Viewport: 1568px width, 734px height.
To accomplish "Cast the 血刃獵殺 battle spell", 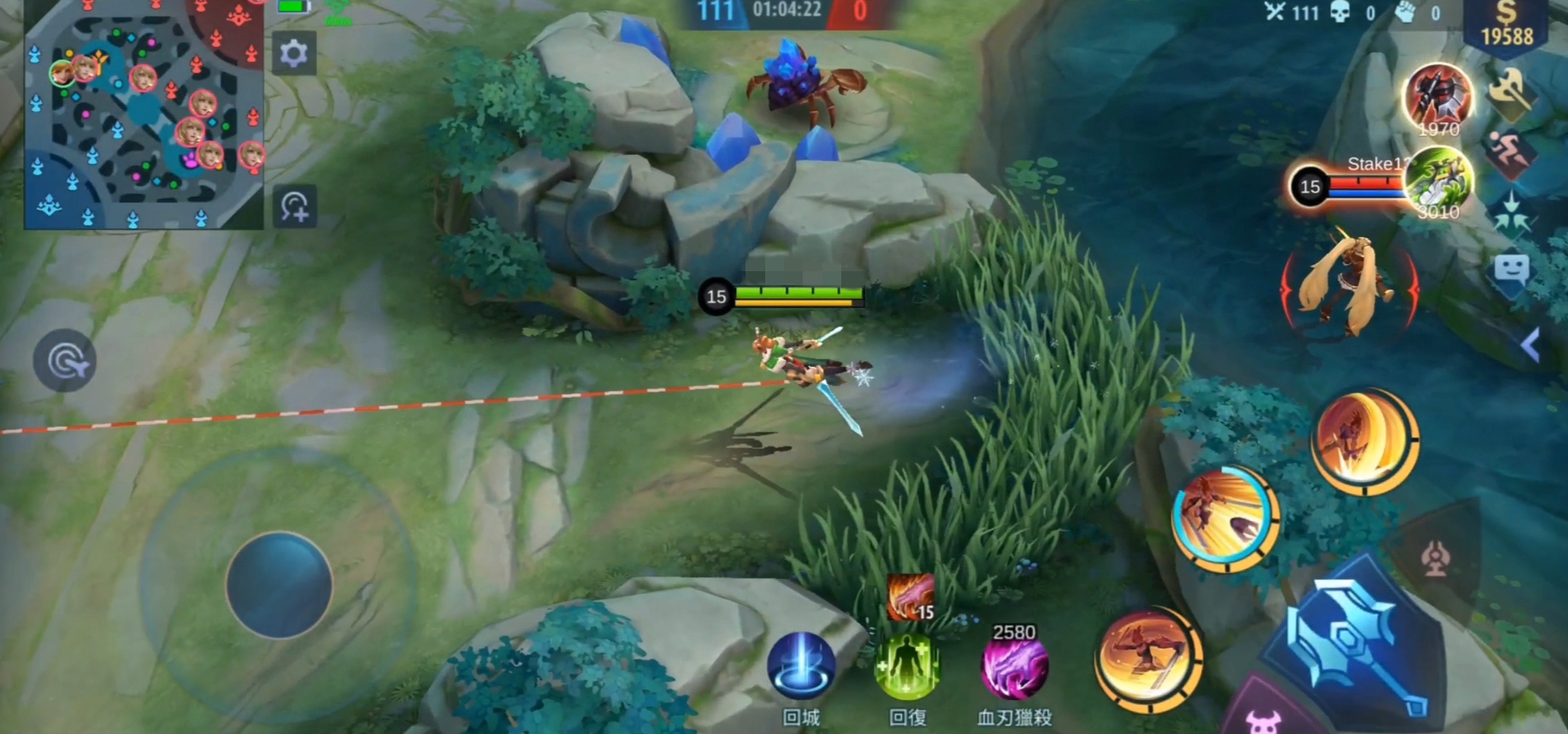I will pos(1014,667).
